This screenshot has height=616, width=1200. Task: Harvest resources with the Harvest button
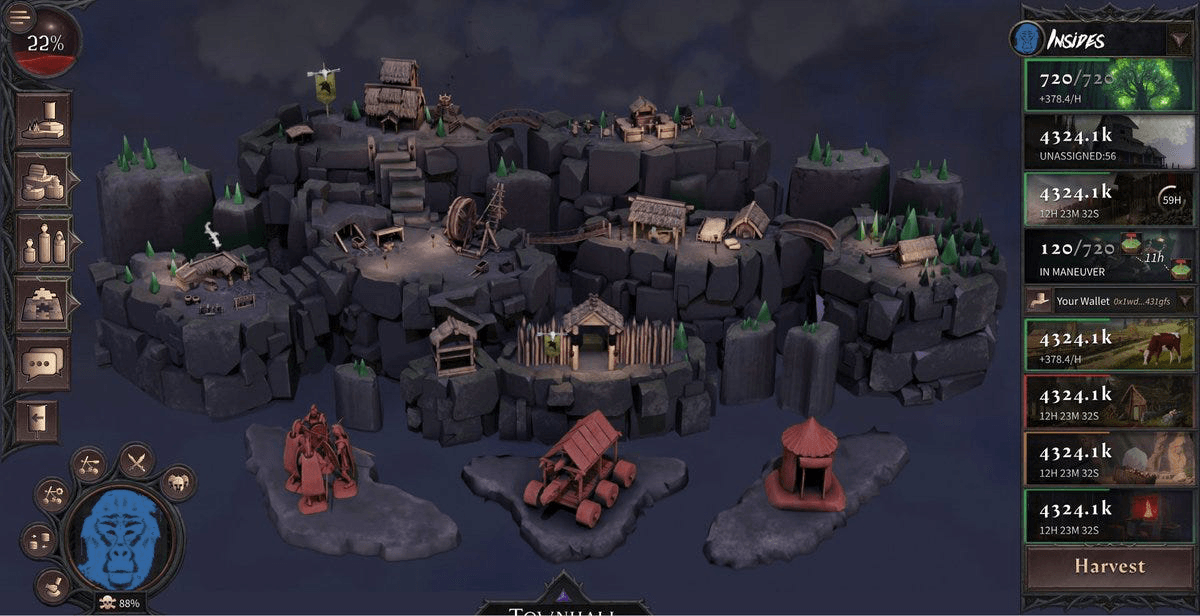point(1109,566)
